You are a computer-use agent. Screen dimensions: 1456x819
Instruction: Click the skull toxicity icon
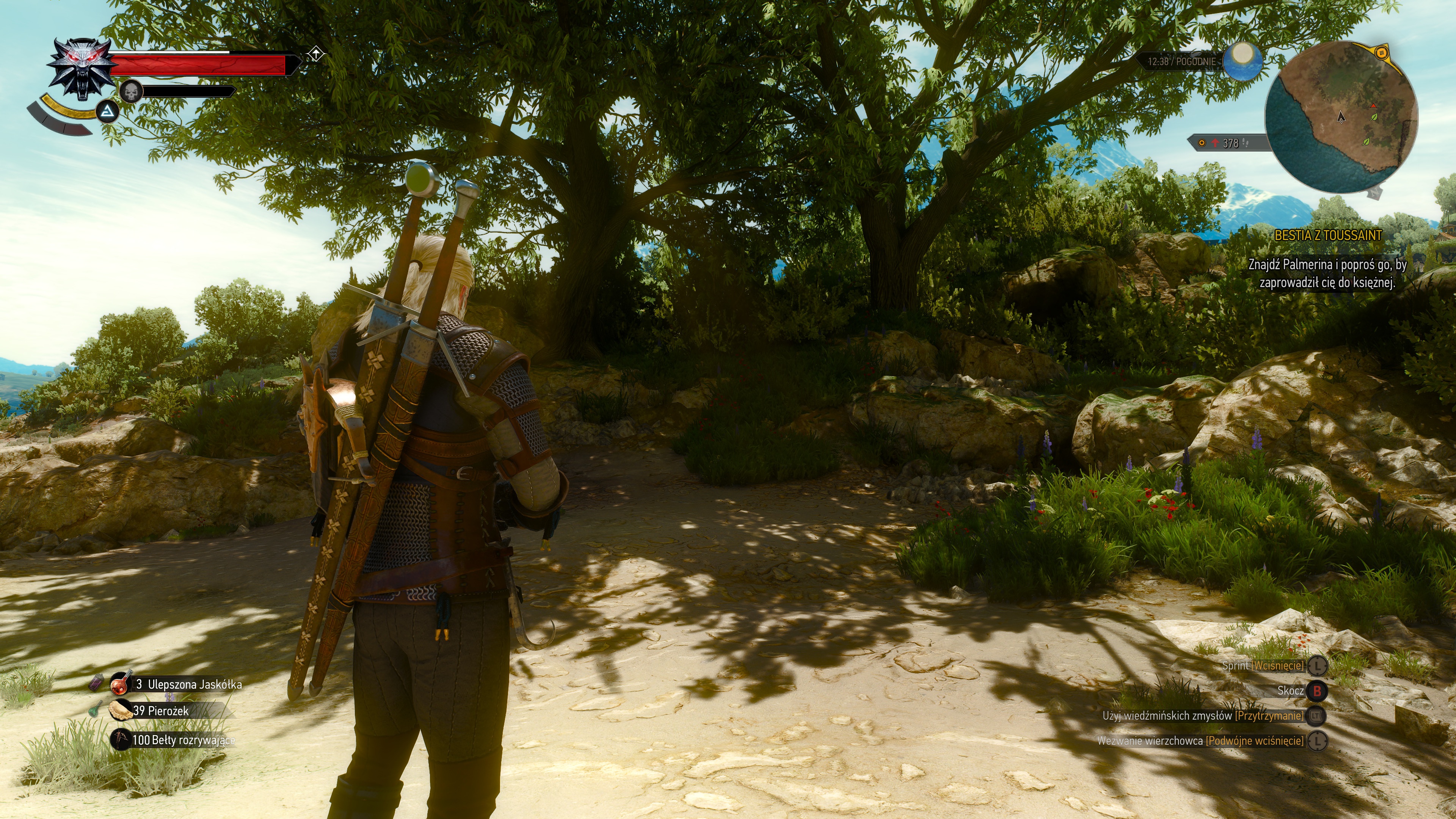pyautogui.click(x=131, y=91)
